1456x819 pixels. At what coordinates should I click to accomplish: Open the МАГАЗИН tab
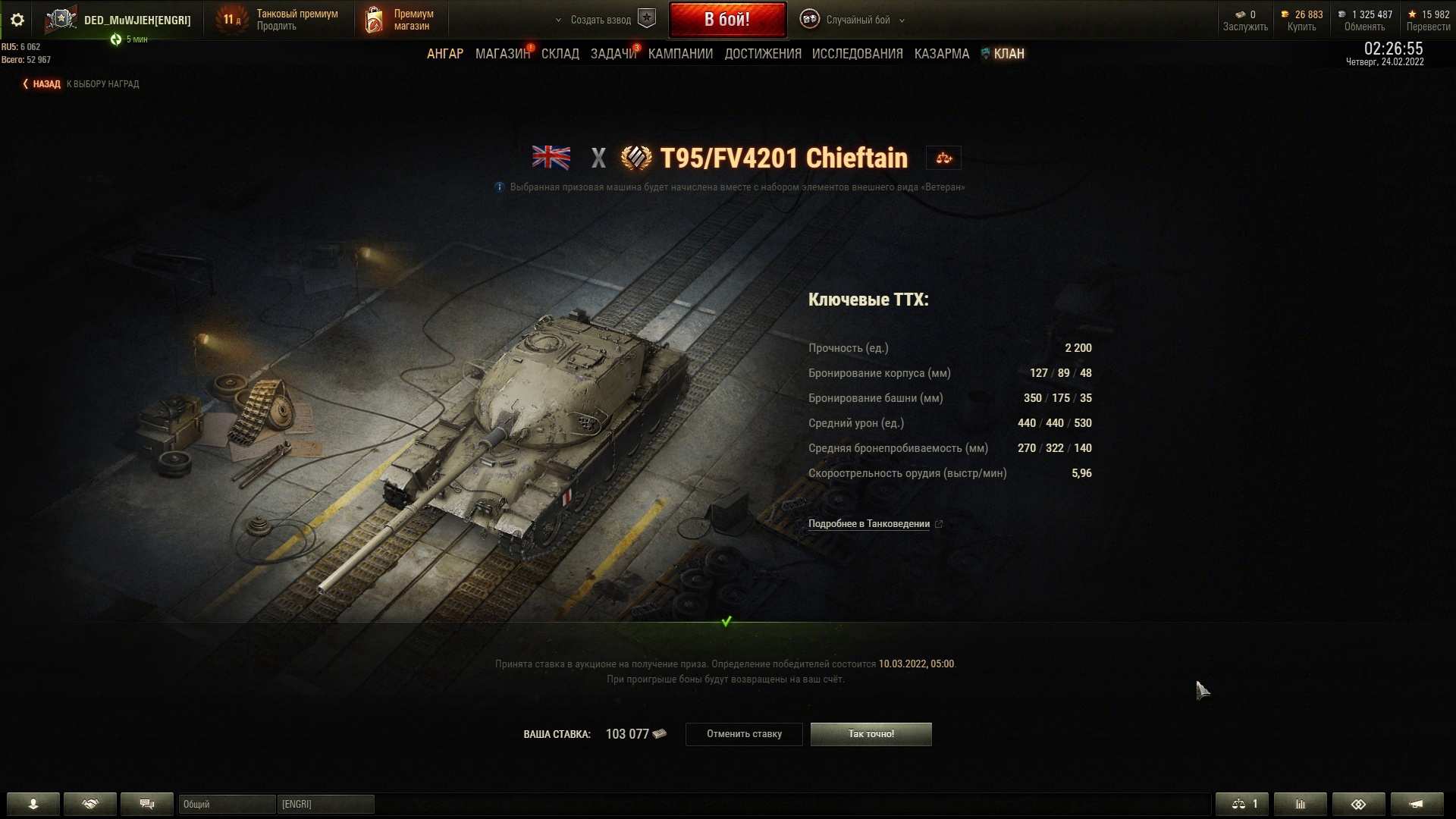coord(502,54)
